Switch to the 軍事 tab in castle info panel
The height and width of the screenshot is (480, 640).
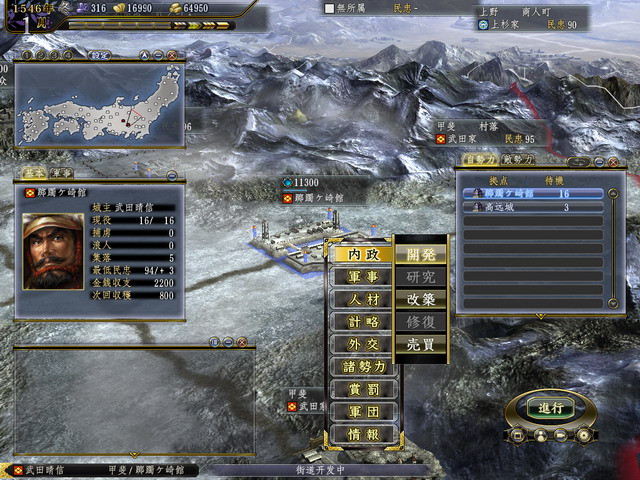[x=62, y=173]
